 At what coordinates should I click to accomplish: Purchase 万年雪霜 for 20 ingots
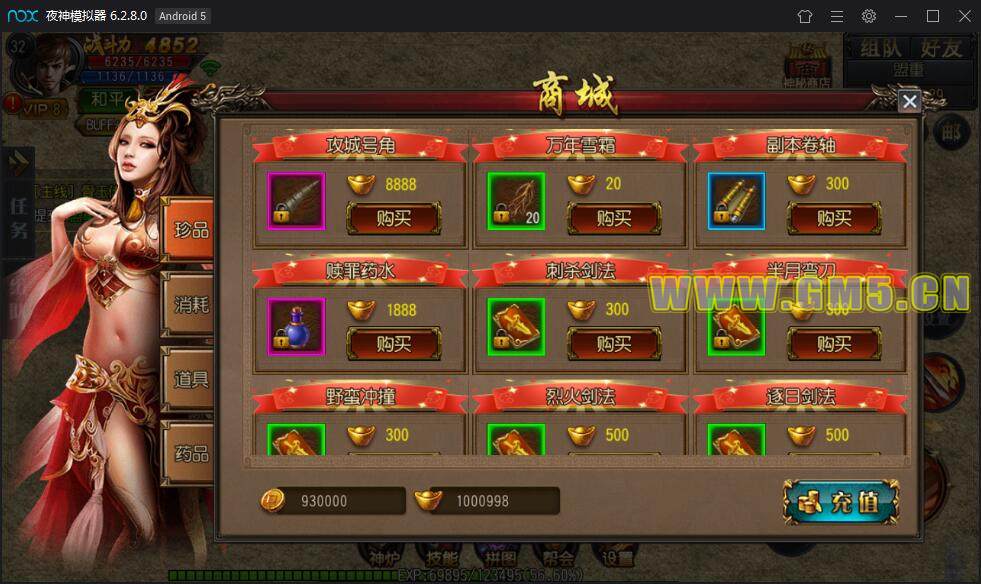point(613,218)
